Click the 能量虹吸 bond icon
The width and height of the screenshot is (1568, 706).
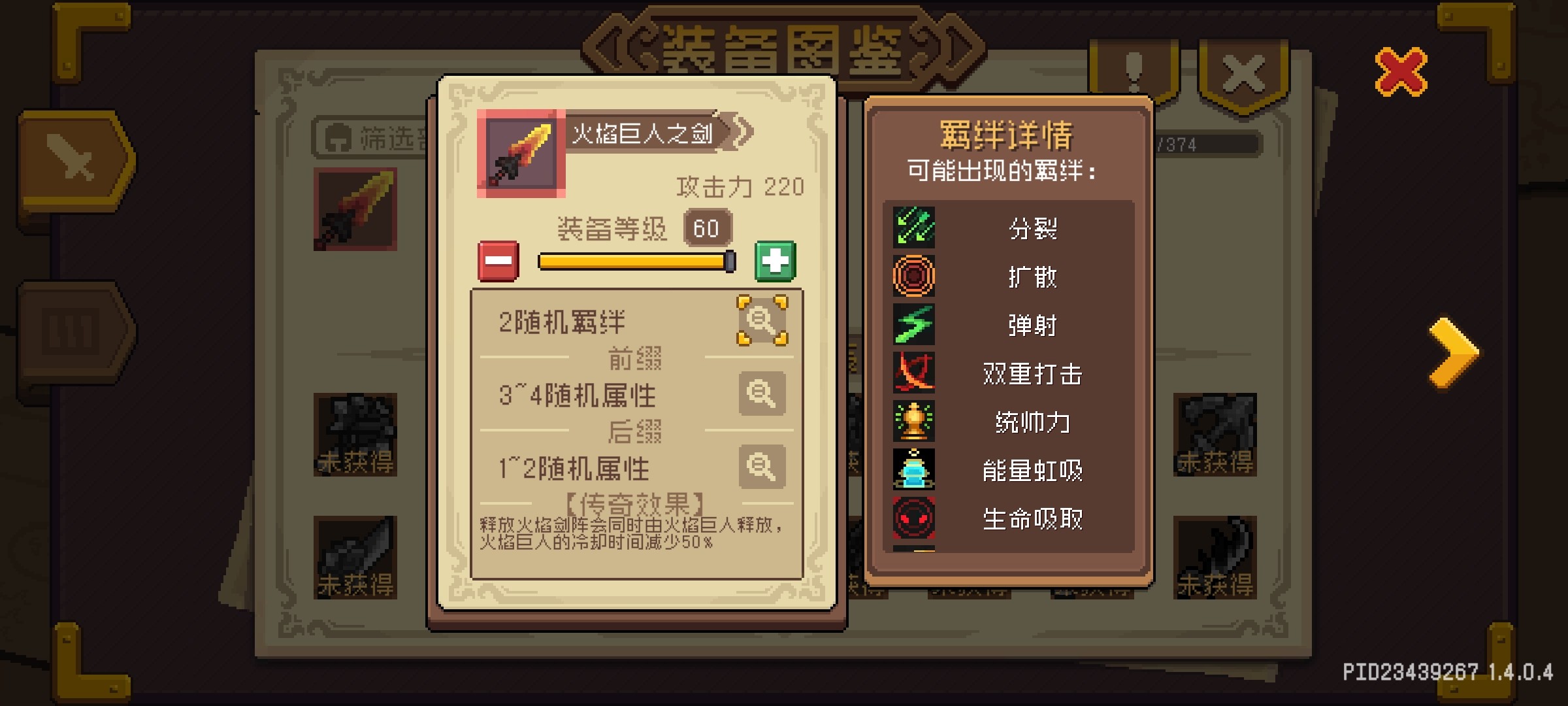point(913,470)
